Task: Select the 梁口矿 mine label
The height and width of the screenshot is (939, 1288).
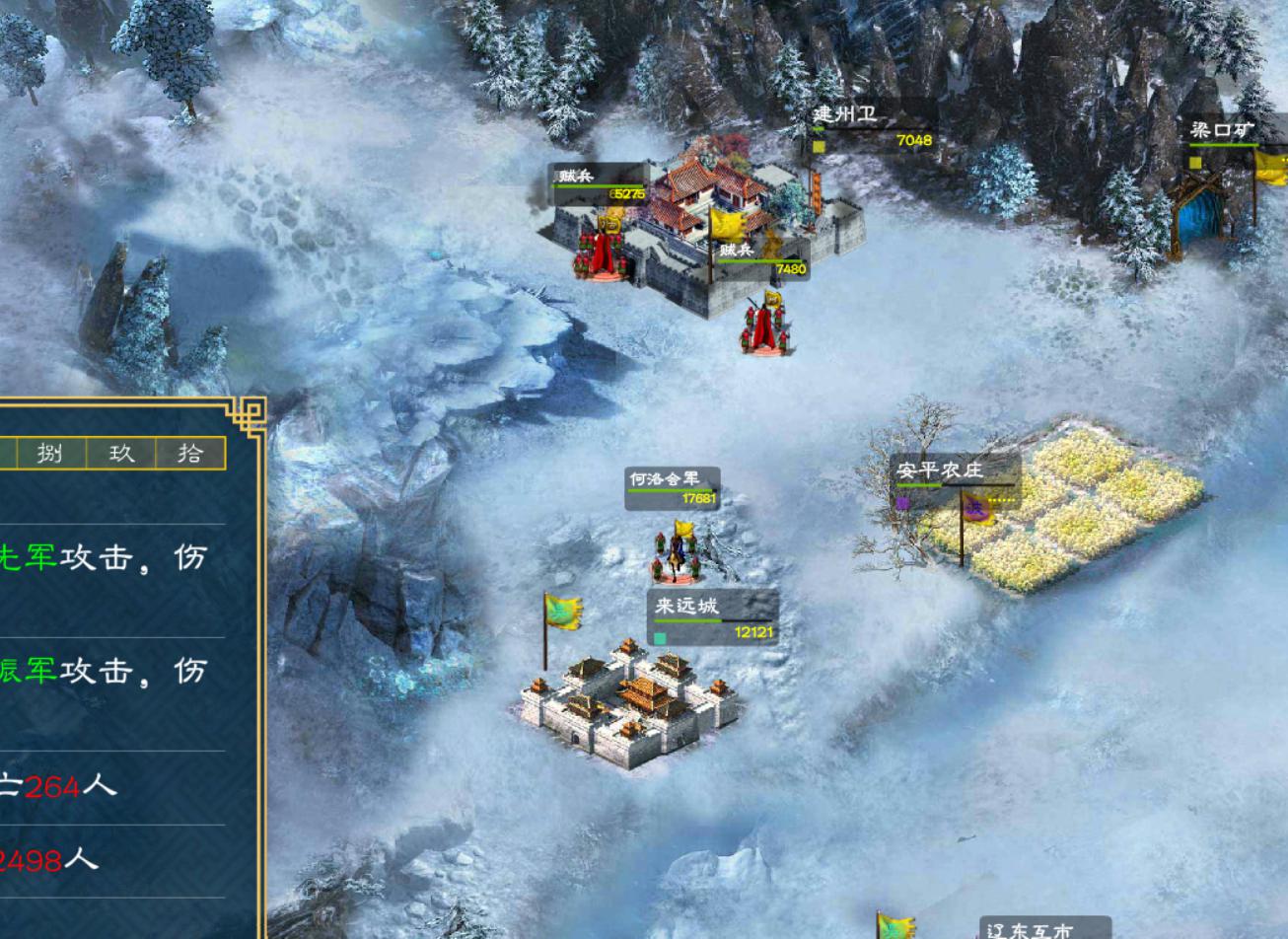Action: point(1222,131)
